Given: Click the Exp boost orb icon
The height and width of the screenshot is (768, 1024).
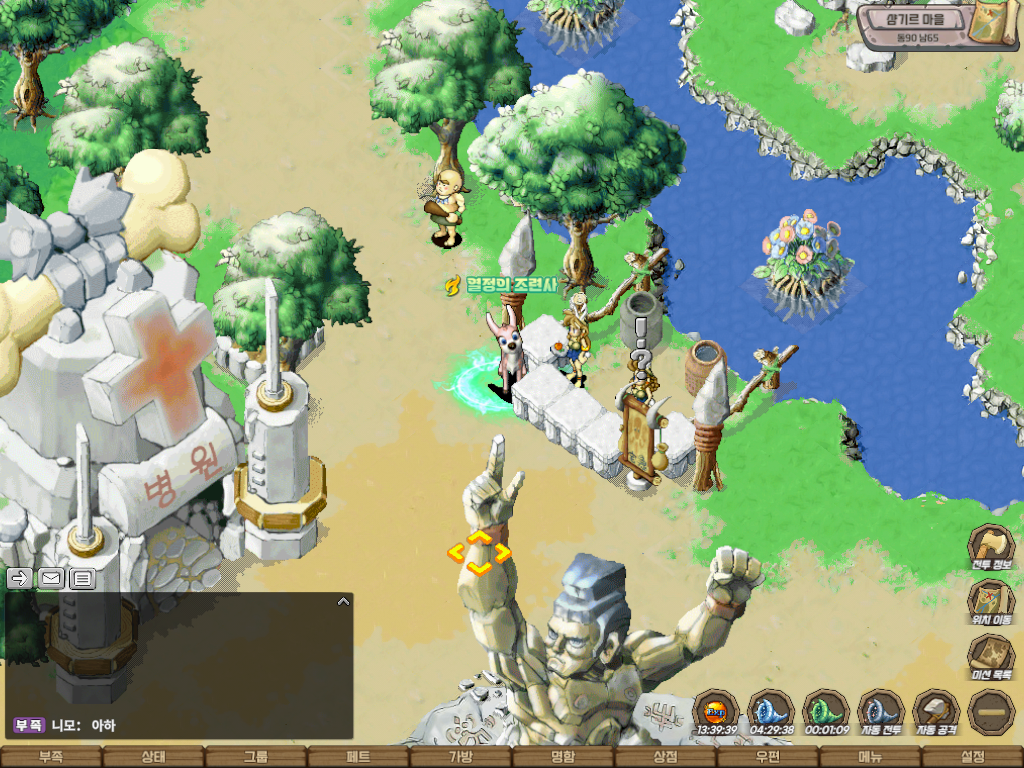Looking at the screenshot, I should tap(716, 709).
